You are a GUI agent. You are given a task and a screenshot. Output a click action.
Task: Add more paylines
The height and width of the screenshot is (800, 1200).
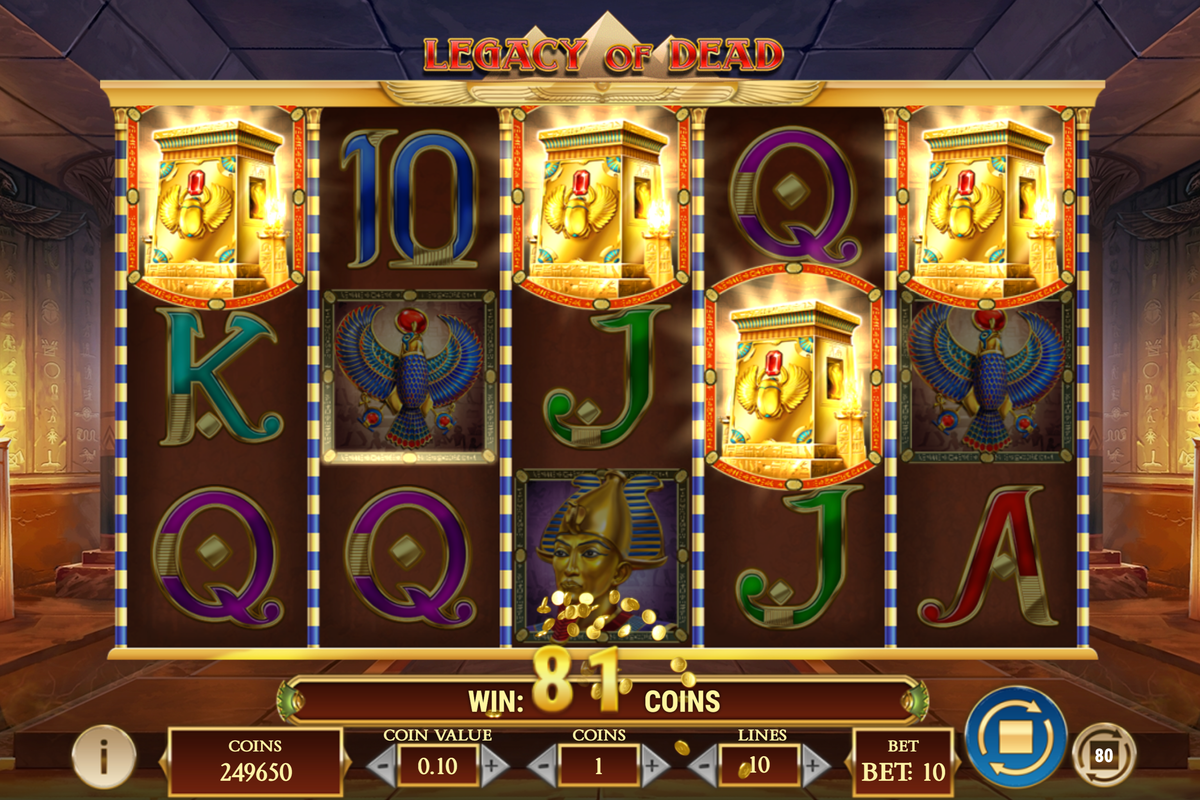(814, 766)
